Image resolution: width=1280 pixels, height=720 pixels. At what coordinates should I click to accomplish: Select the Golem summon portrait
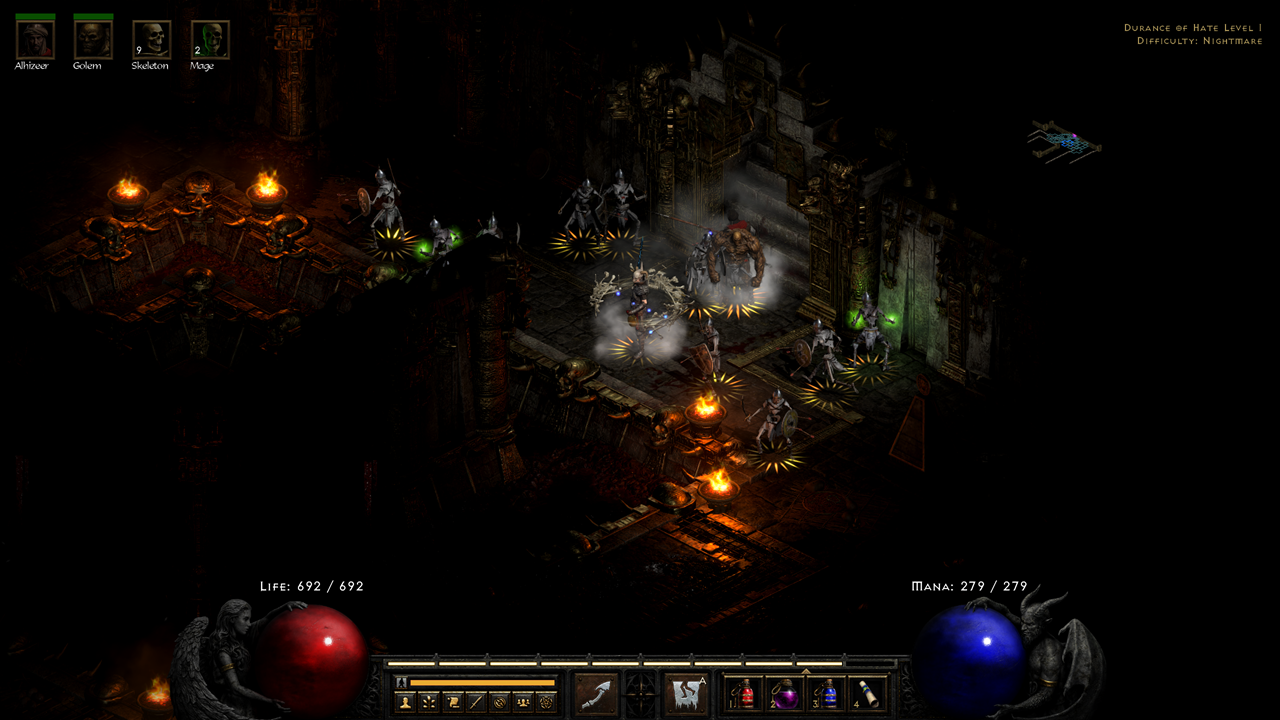tap(92, 40)
